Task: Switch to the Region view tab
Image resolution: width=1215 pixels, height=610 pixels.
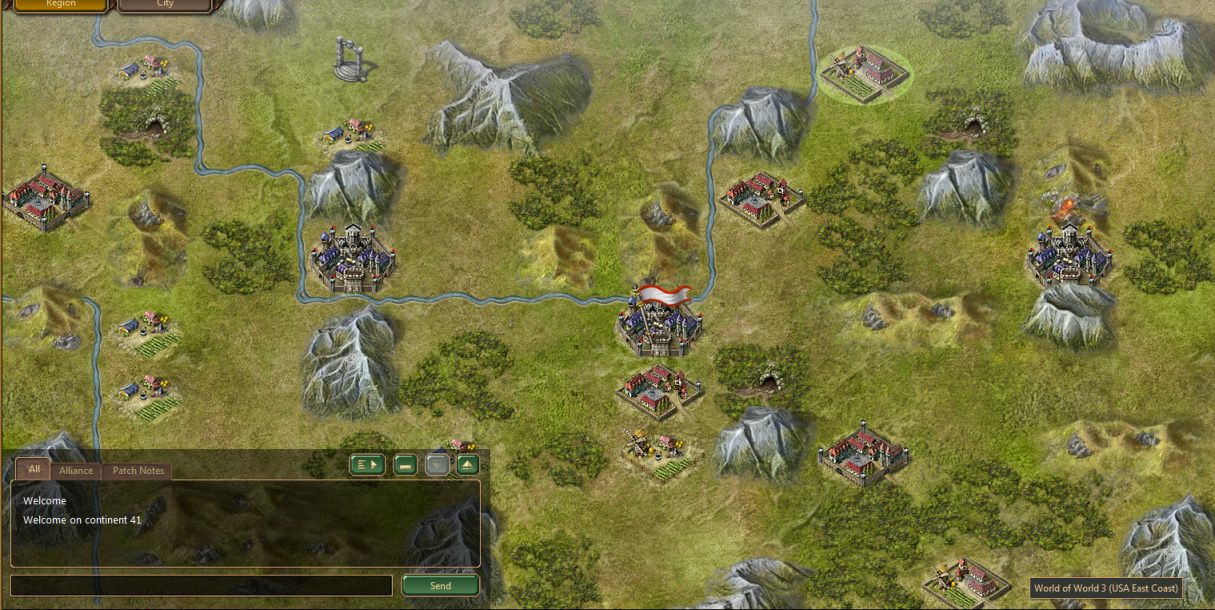Action: (61, 5)
